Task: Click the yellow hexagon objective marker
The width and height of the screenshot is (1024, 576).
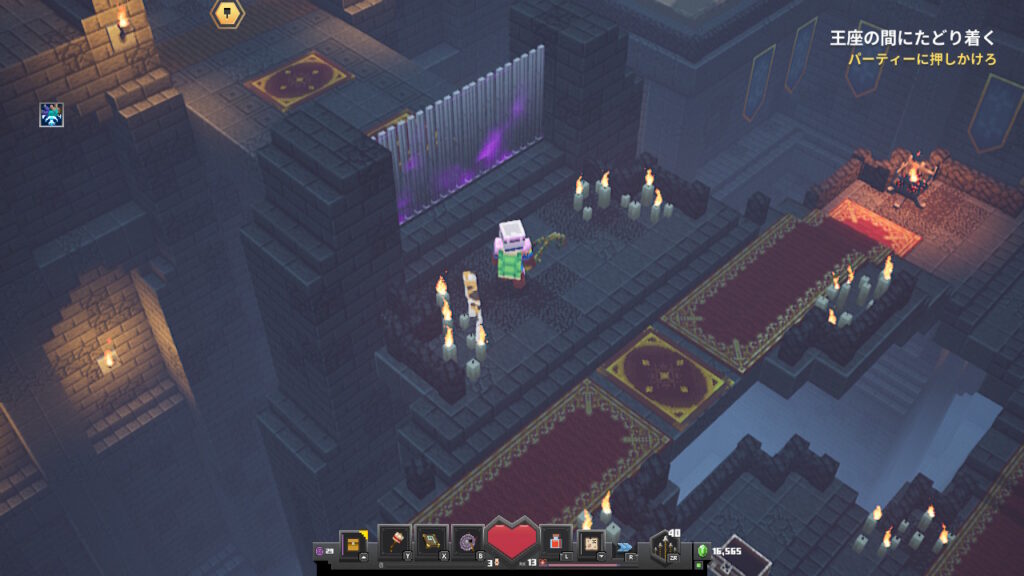Action: coord(228,13)
